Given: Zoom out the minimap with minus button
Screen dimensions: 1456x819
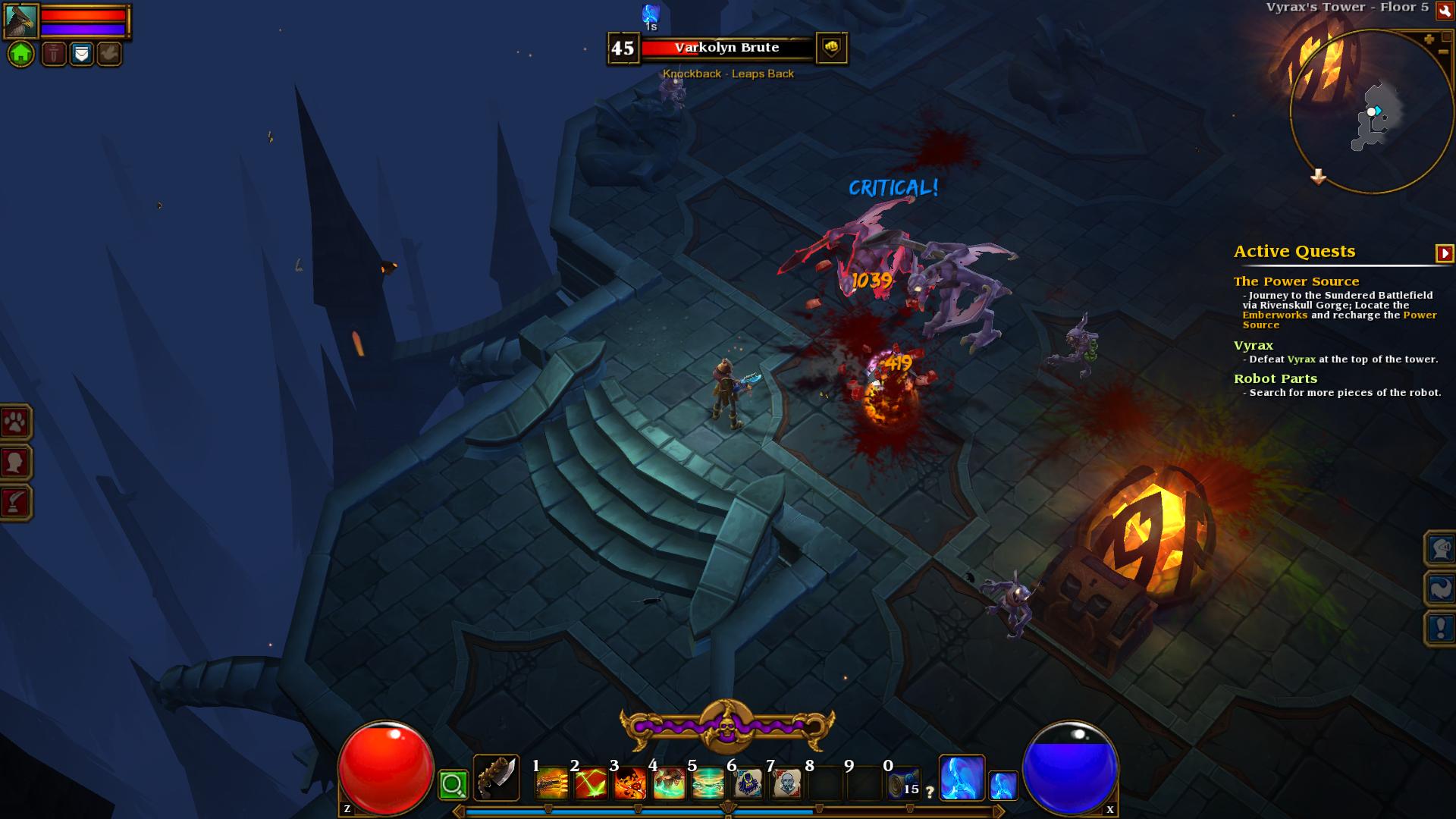Looking at the screenshot, I should point(1442,52).
